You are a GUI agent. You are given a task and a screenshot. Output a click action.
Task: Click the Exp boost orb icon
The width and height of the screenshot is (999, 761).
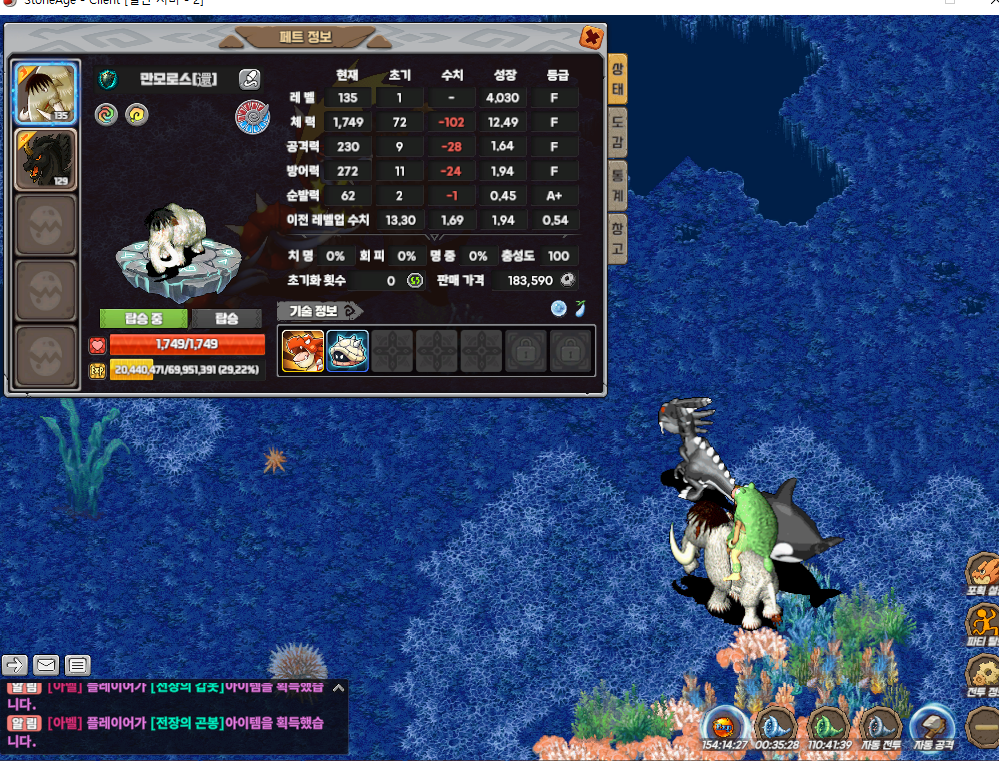[x=725, y=728]
